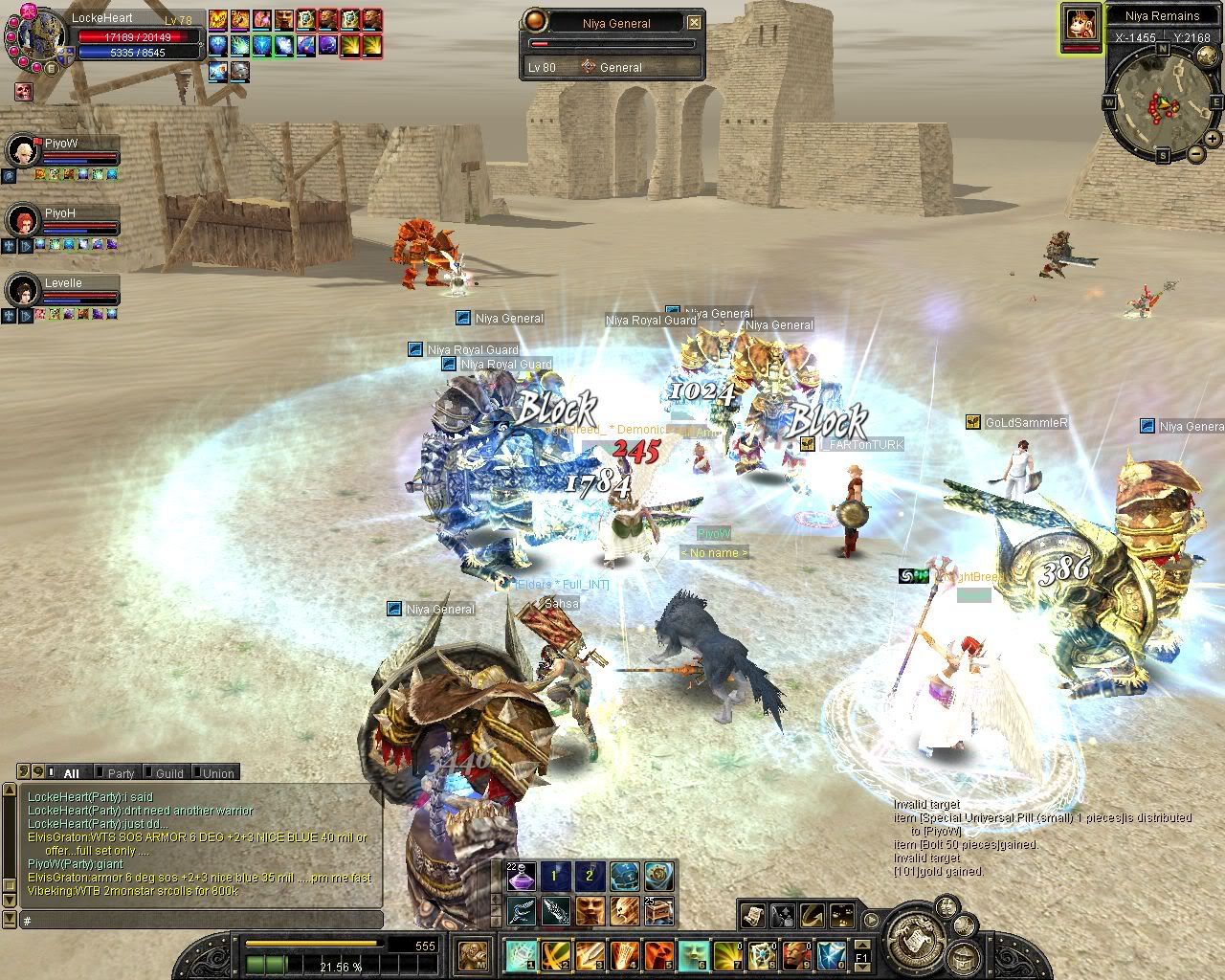Zoom in the minimap with plus button
1225x980 pixels.
[1212, 138]
